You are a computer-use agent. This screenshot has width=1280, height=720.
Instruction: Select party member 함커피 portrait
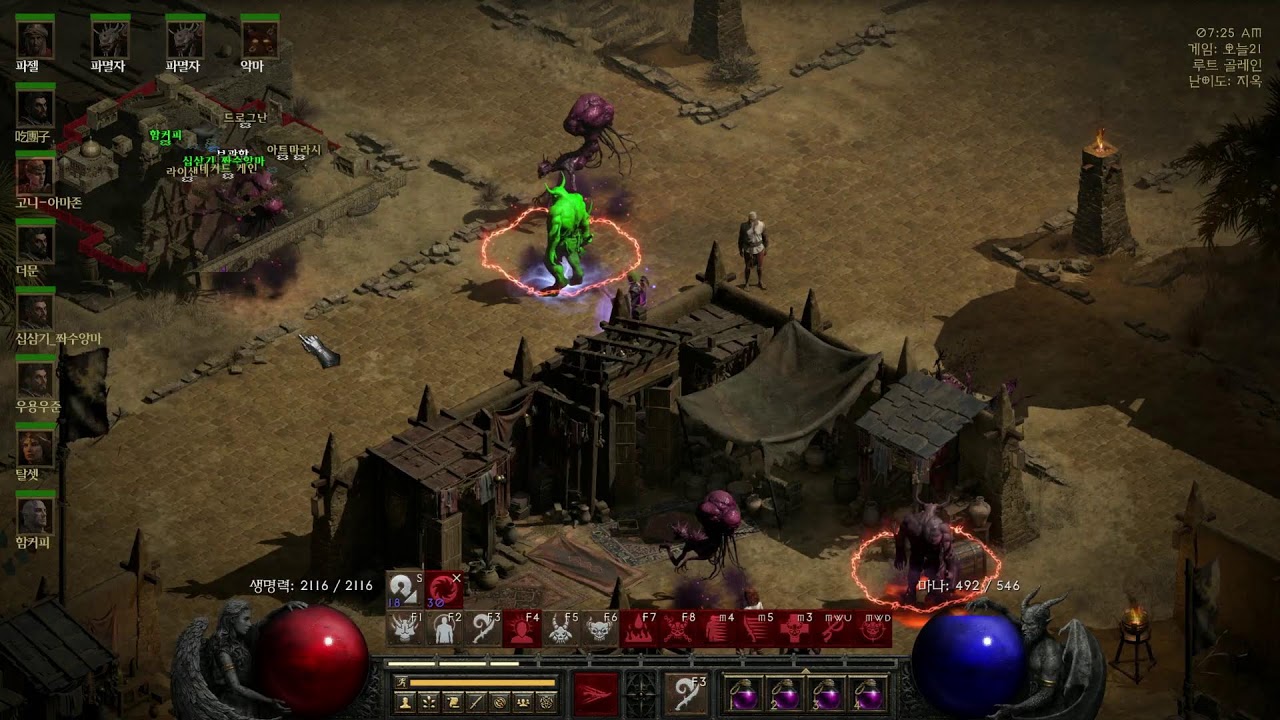[35, 516]
